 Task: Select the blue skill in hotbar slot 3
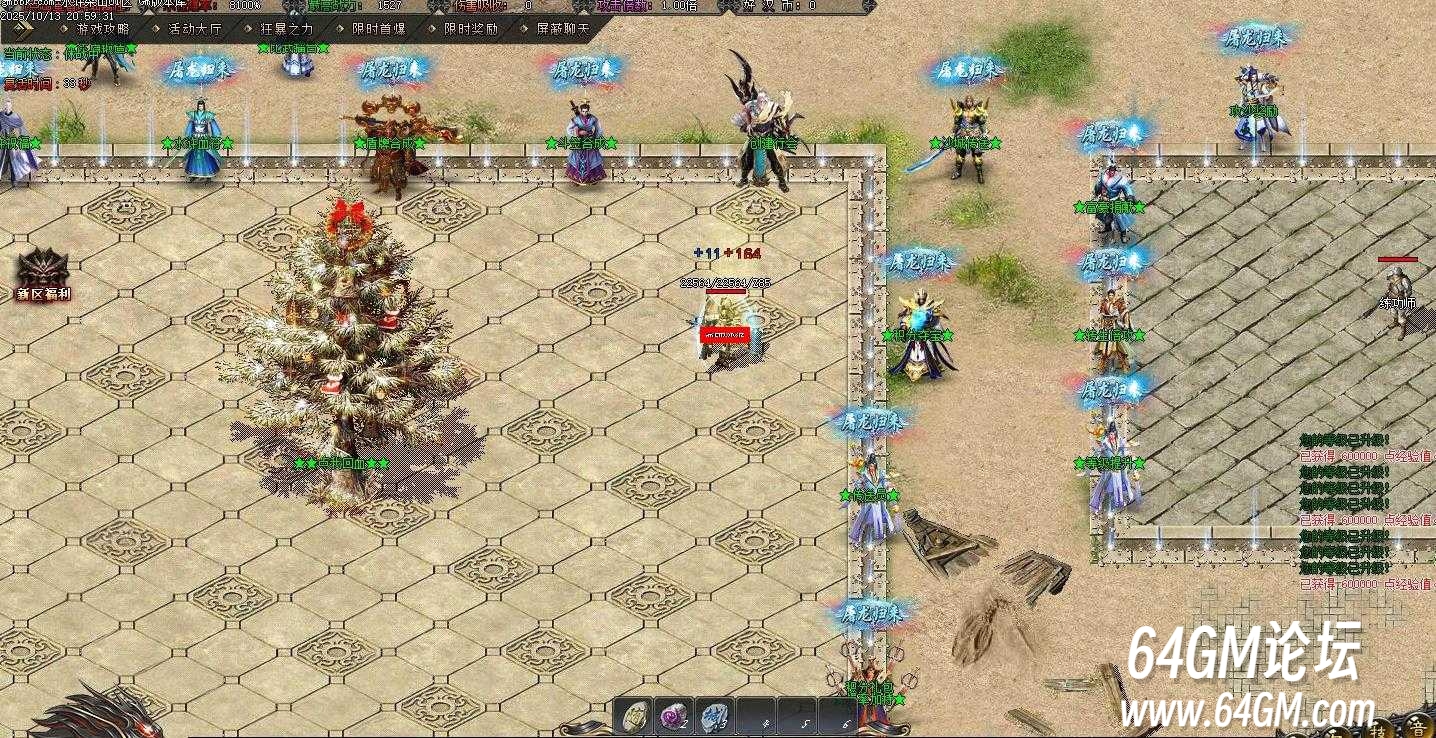(x=715, y=714)
